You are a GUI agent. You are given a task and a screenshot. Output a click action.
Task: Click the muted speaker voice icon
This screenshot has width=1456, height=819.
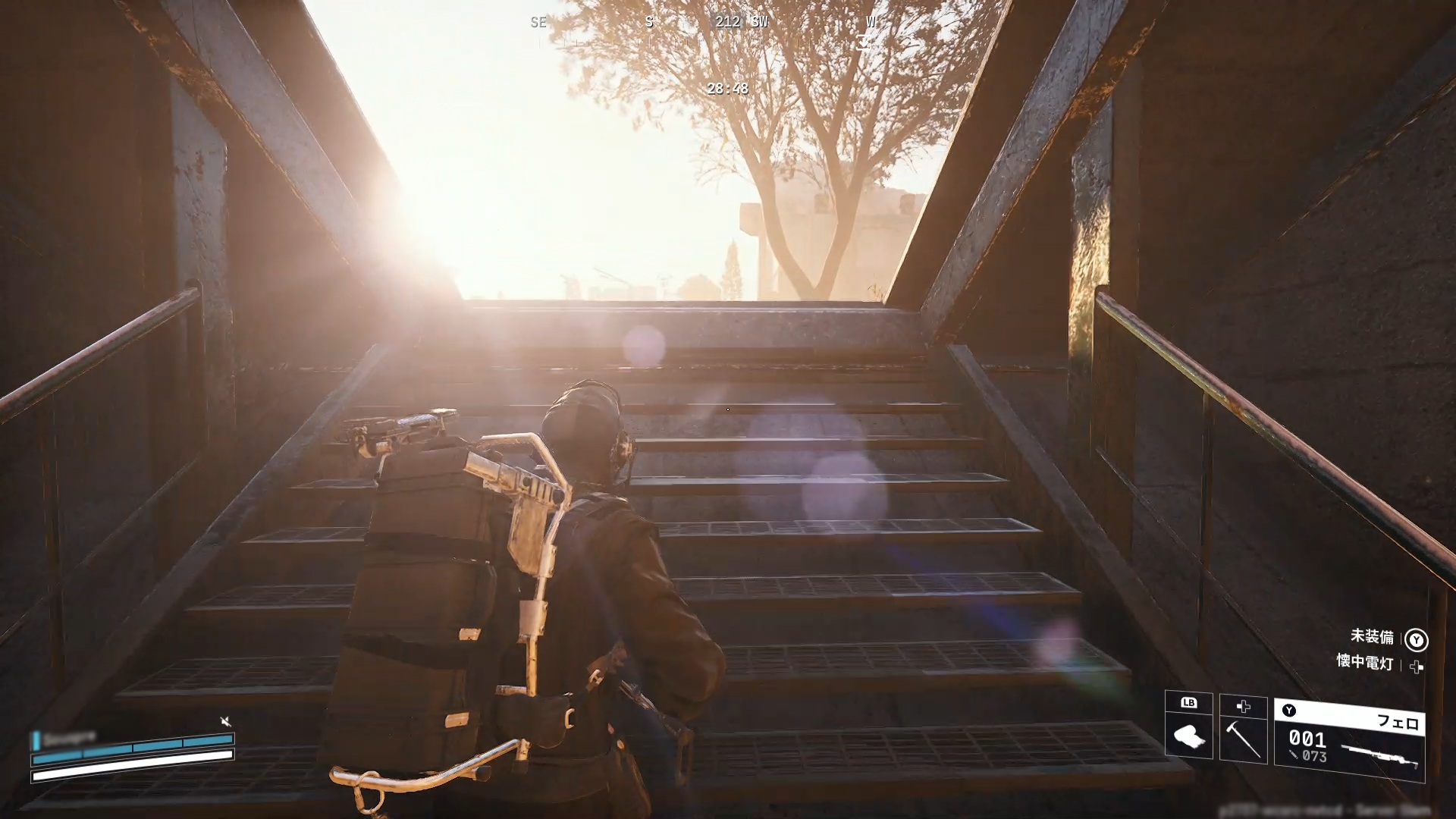[225, 721]
